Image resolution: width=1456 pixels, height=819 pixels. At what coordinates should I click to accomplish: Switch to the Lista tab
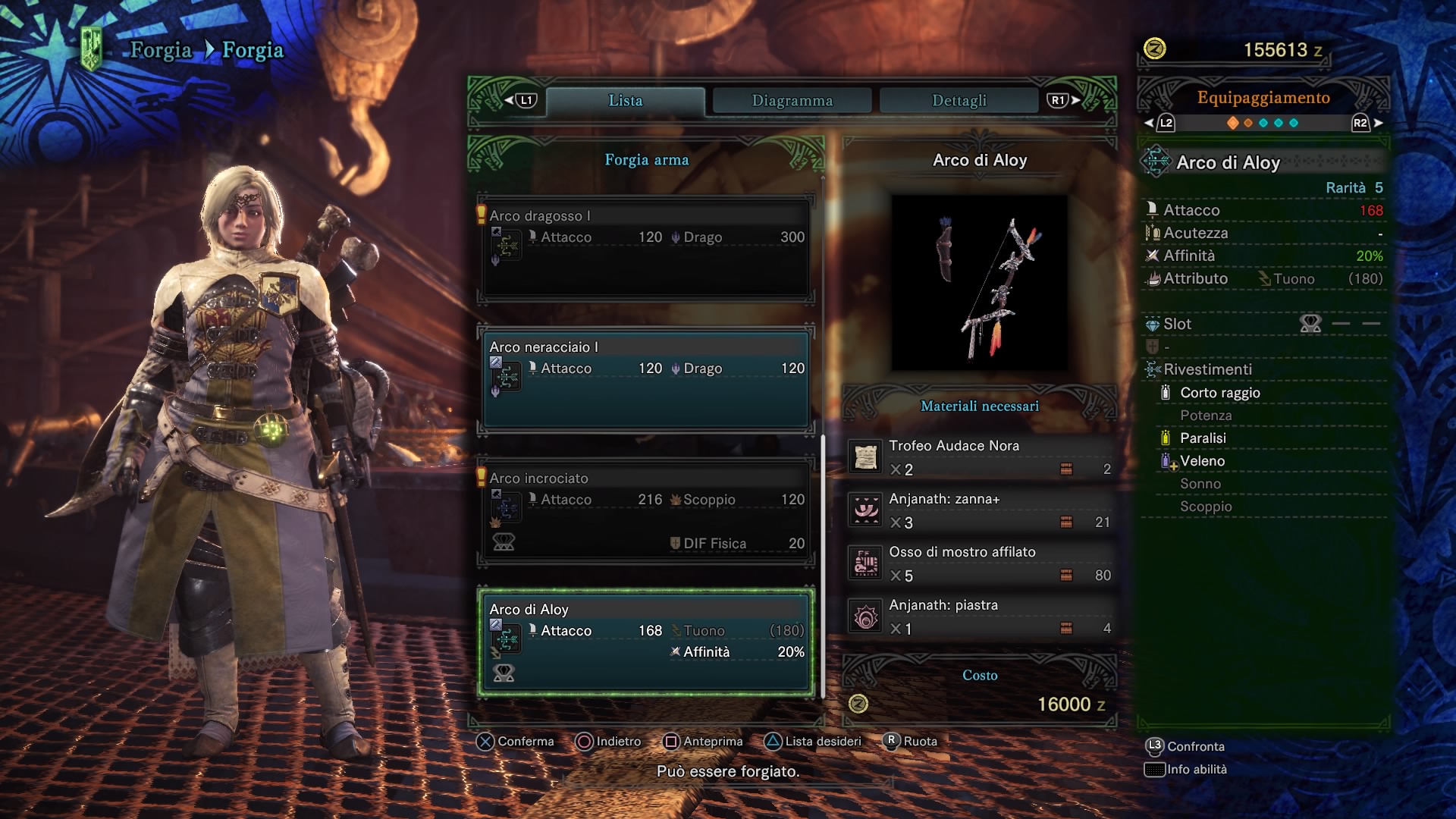coord(625,101)
